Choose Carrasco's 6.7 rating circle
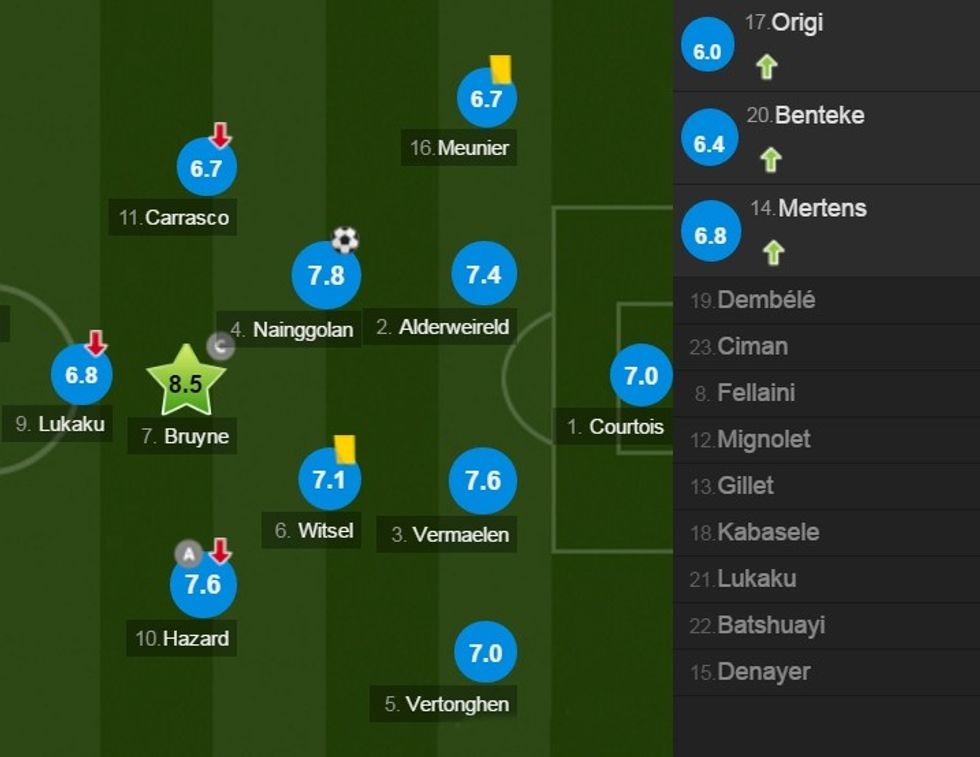This screenshot has width=980, height=757. point(206,169)
